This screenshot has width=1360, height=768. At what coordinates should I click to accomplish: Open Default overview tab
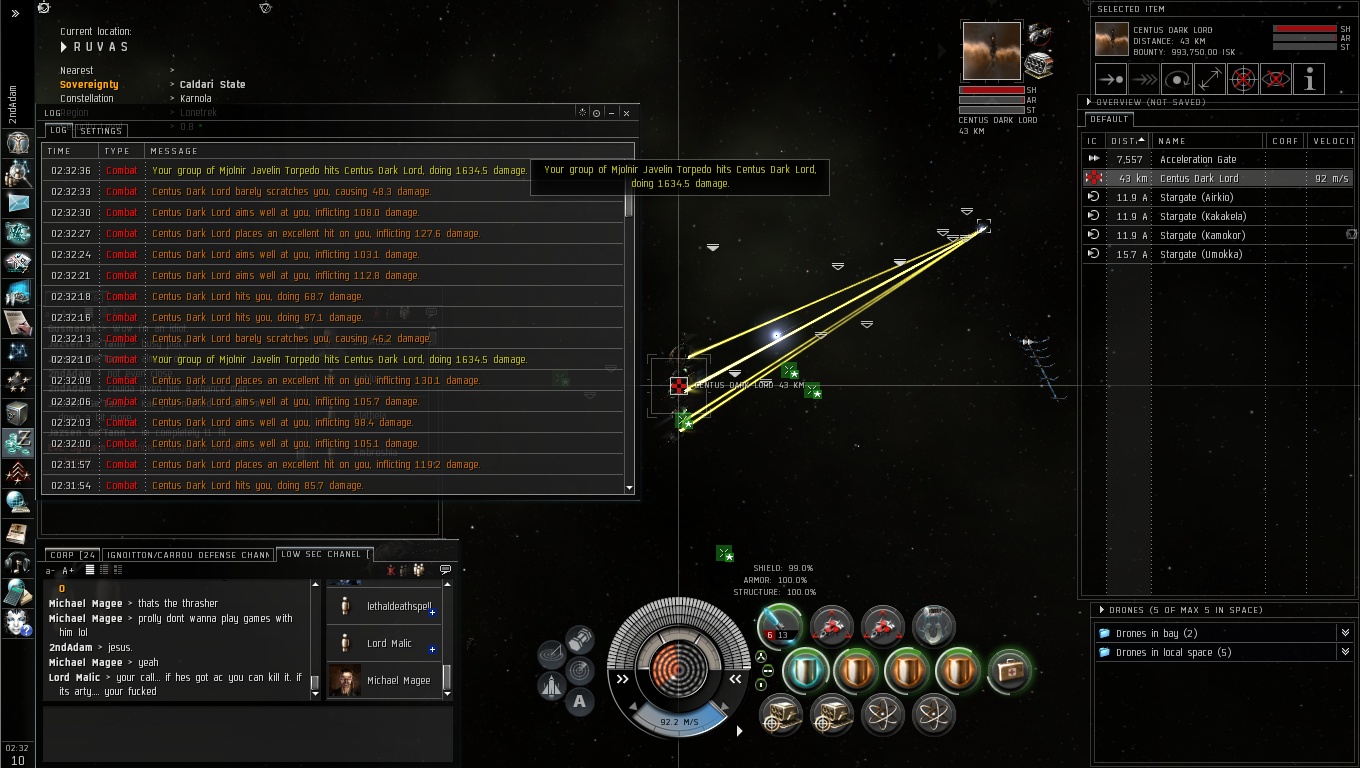(x=1110, y=119)
